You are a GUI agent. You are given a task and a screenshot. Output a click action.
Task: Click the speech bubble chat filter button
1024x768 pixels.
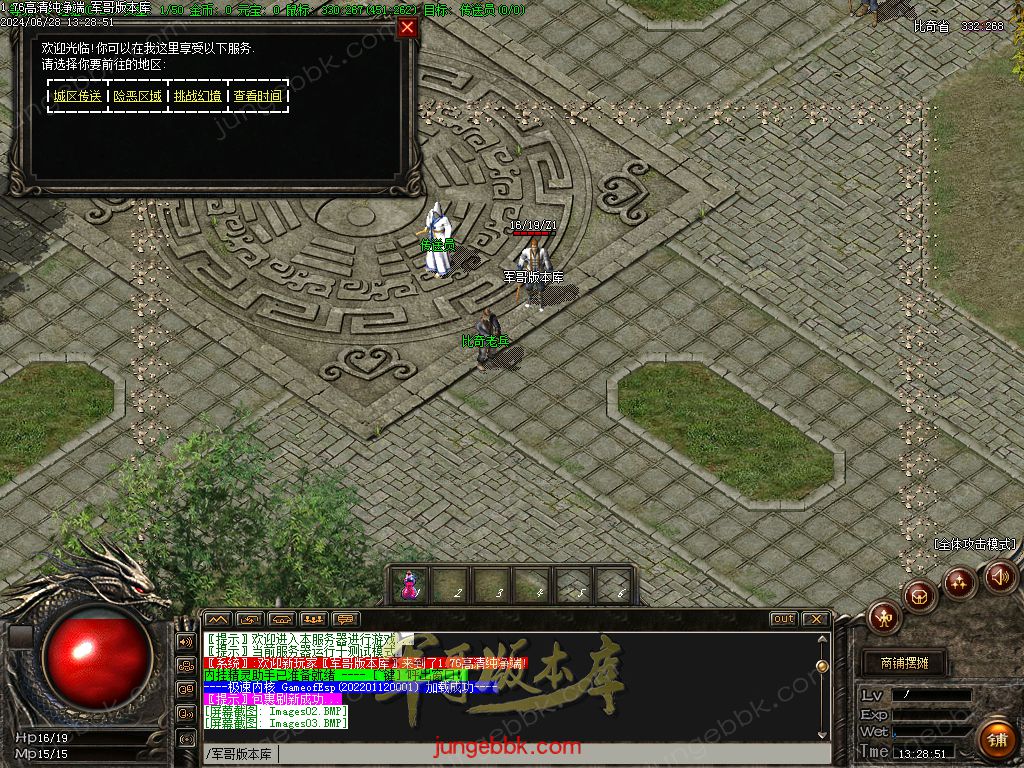[346, 619]
